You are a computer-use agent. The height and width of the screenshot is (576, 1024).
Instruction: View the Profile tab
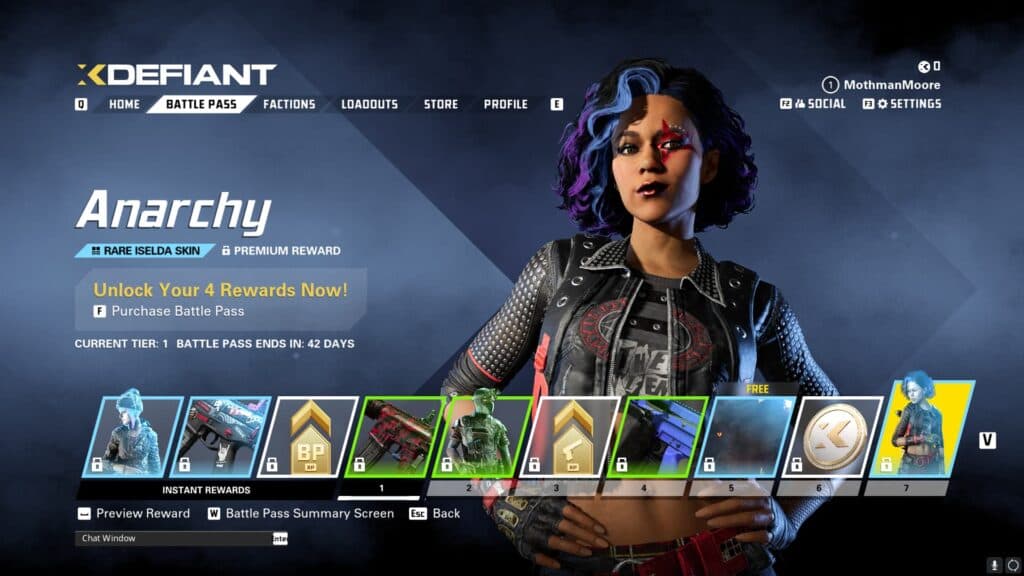click(x=506, y=104)
